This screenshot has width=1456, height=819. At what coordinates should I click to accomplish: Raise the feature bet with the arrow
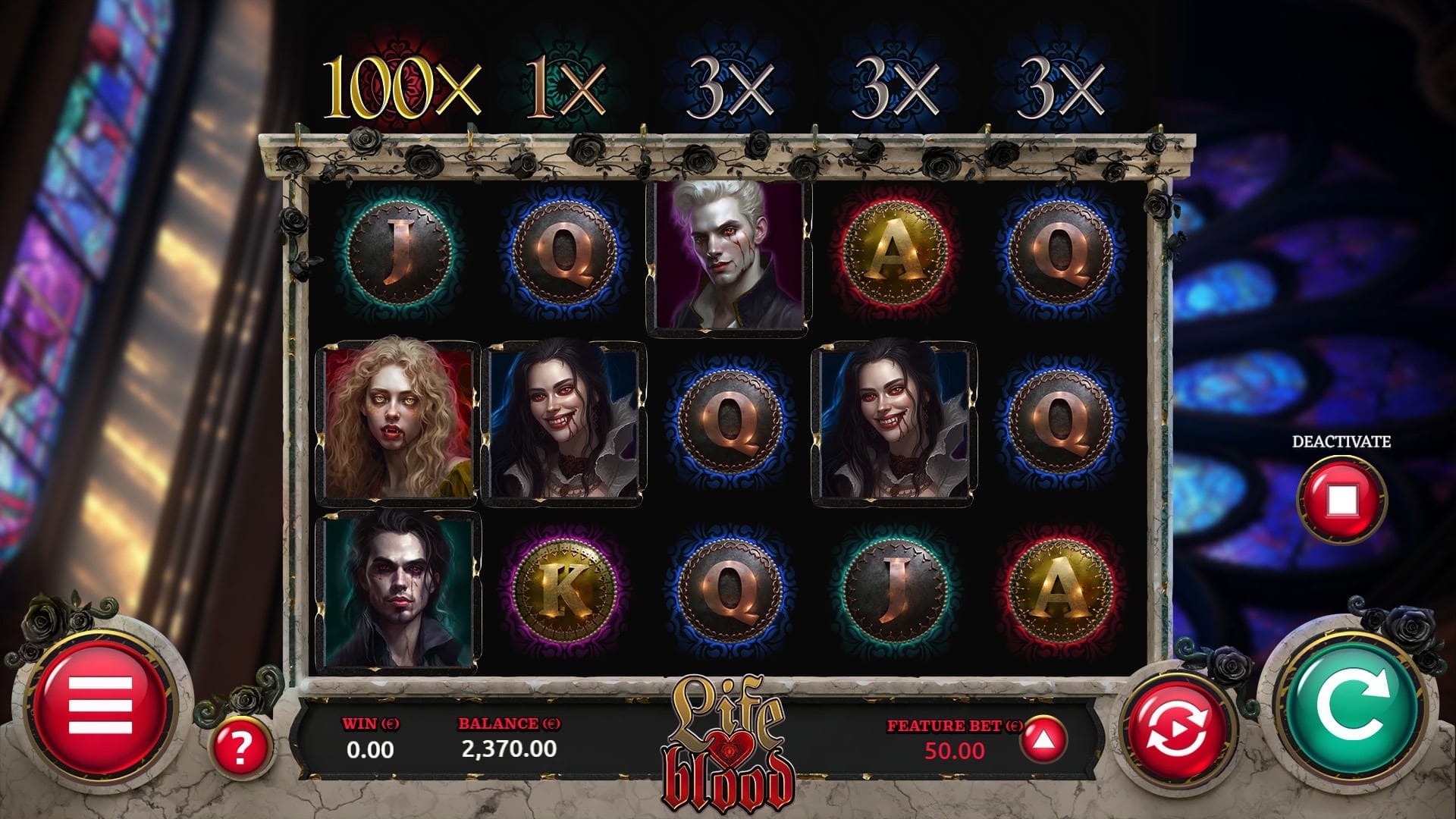(x=1043, y=739)
